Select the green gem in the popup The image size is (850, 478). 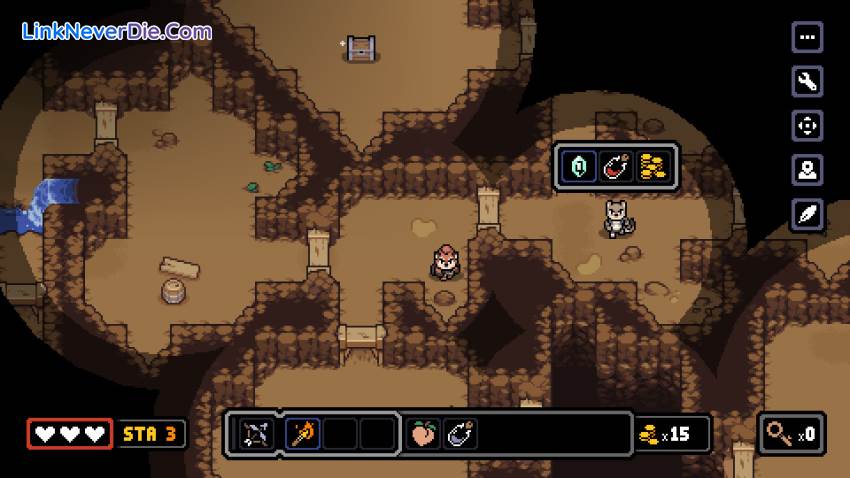point(578,166)
